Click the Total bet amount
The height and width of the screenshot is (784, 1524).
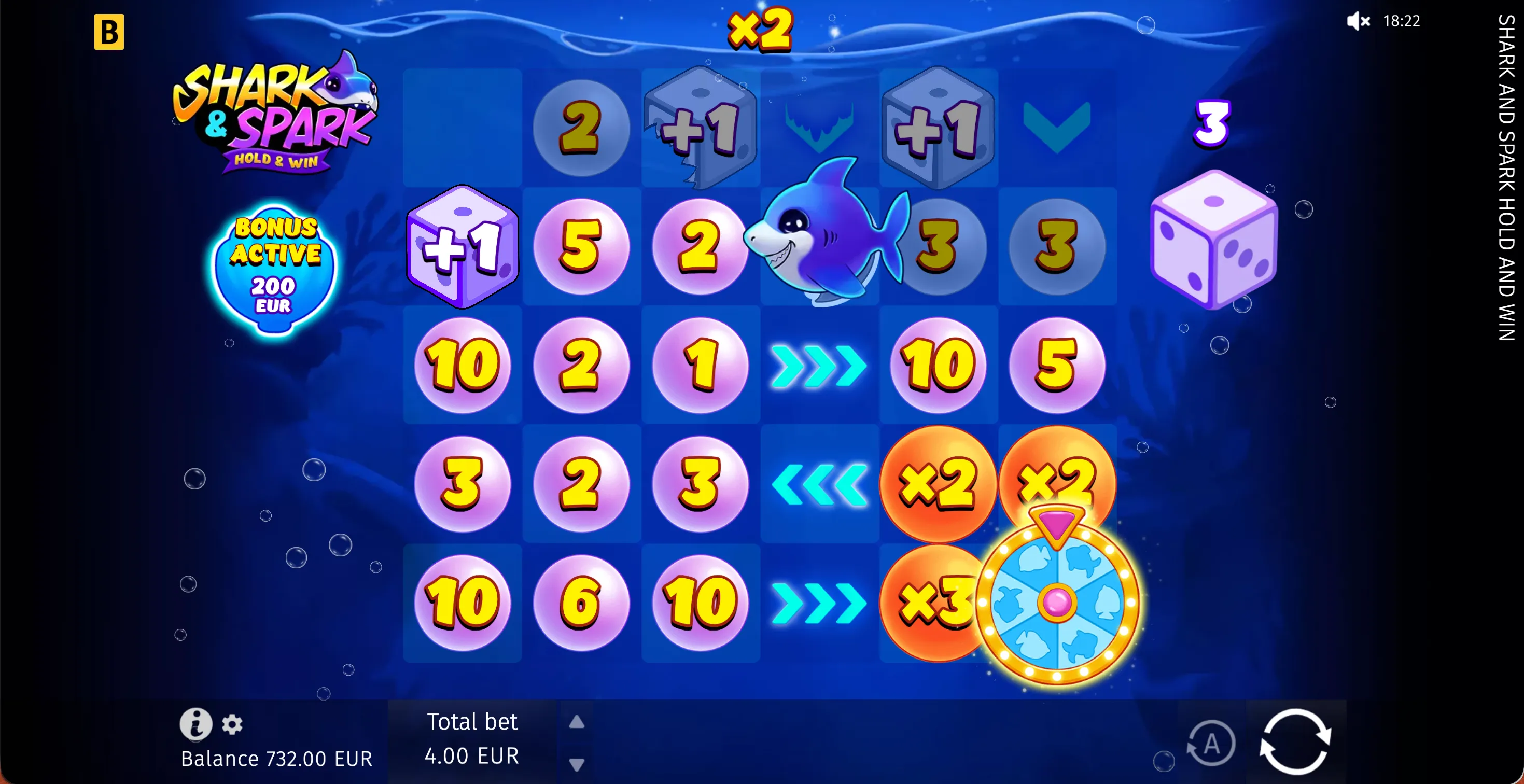tap(471, 755)
